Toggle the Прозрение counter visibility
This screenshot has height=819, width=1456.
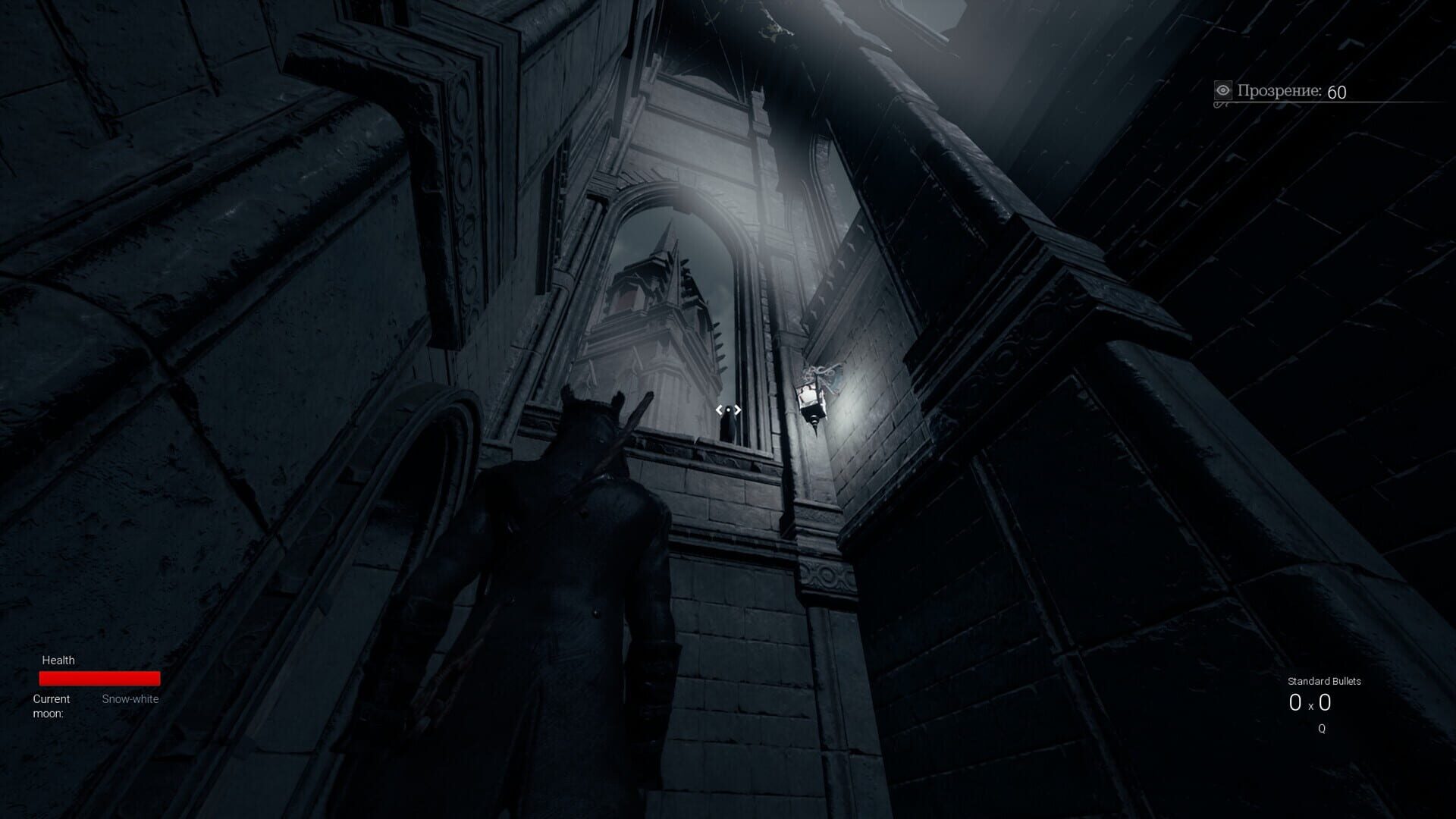point(1289,91)
